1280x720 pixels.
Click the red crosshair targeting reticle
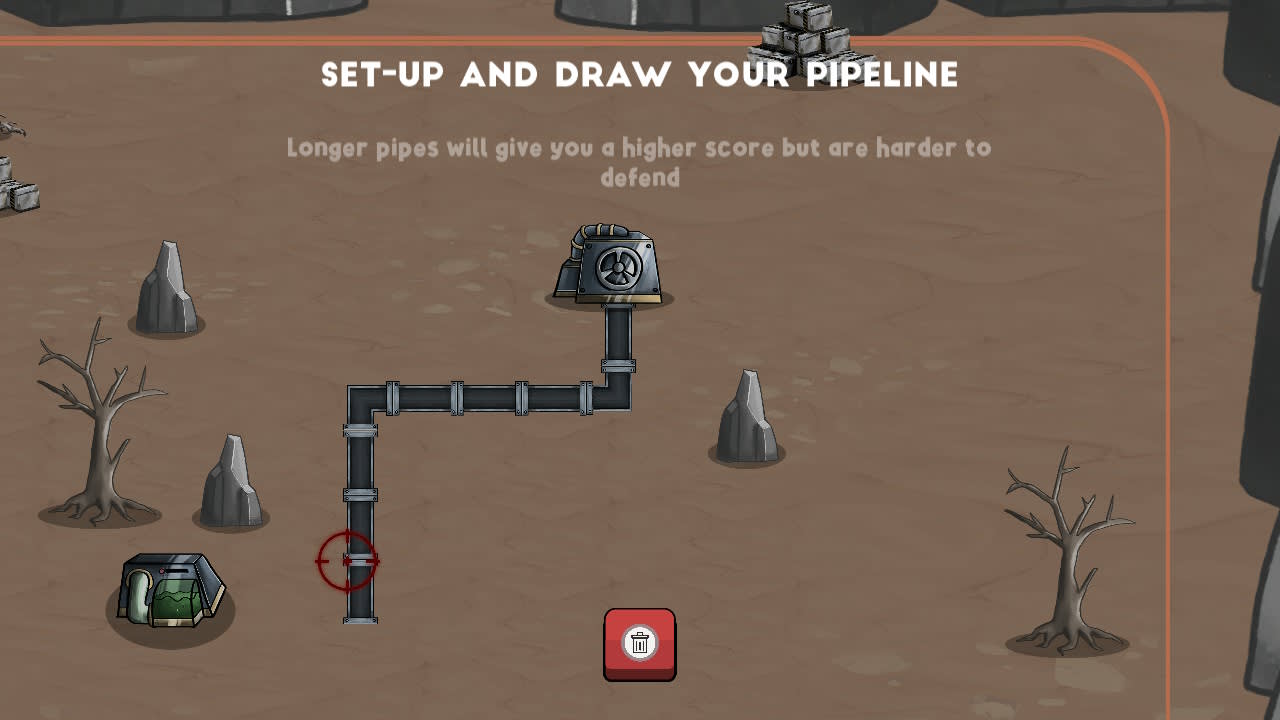(347, 560)
